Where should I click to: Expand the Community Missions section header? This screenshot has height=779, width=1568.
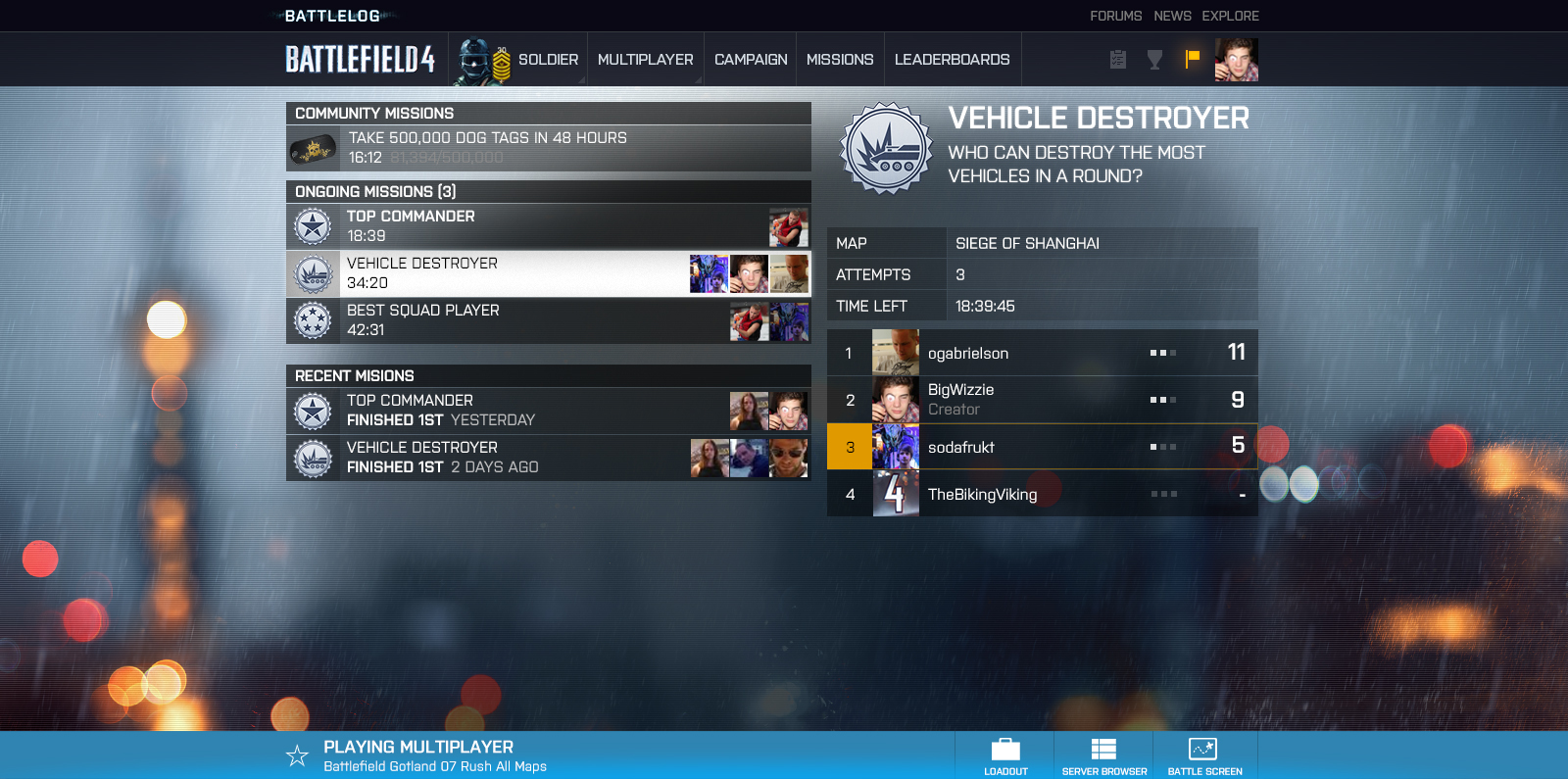click(x=549, y=113)
